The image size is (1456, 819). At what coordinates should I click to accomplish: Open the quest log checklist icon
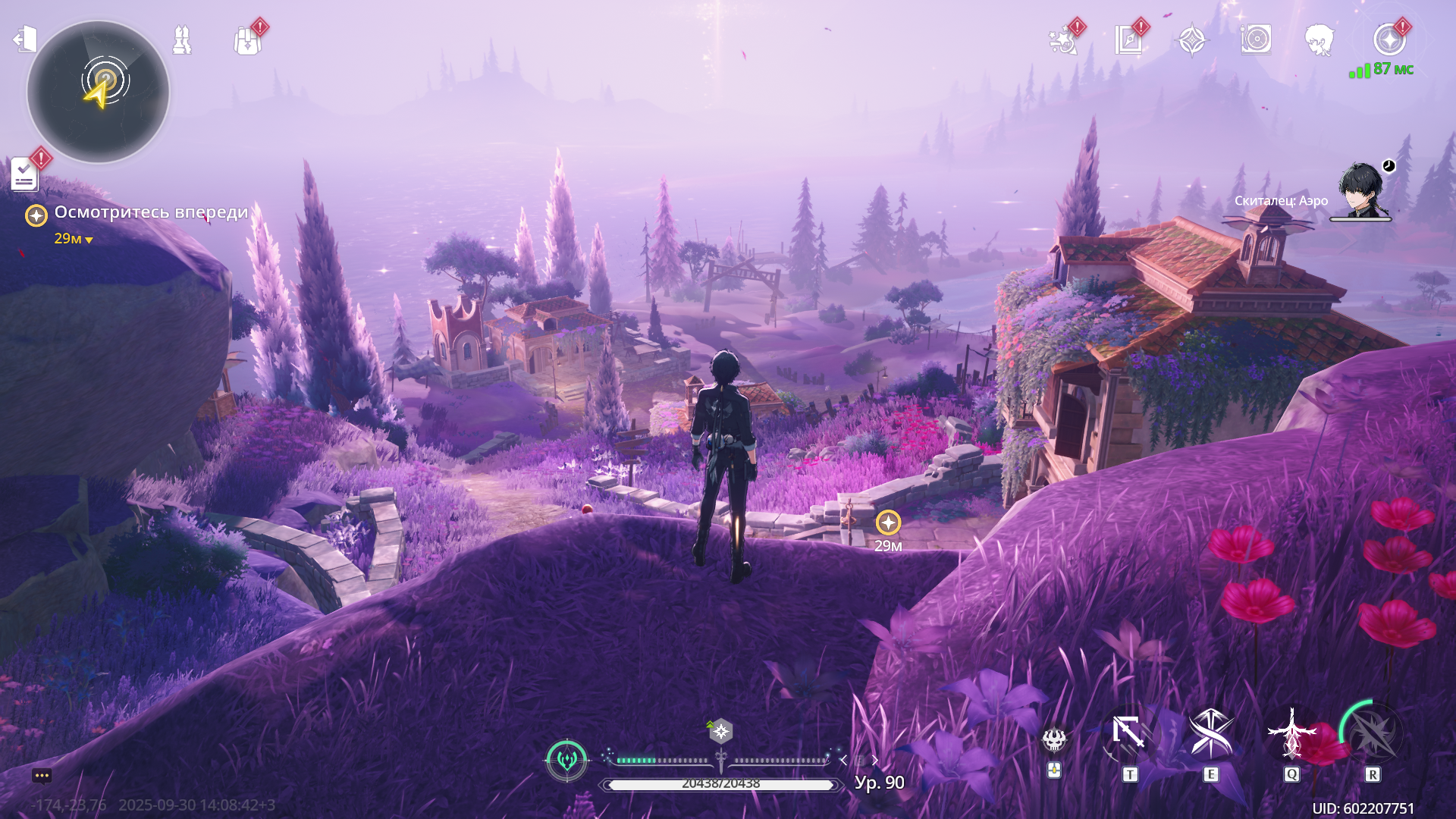[24, 174]
